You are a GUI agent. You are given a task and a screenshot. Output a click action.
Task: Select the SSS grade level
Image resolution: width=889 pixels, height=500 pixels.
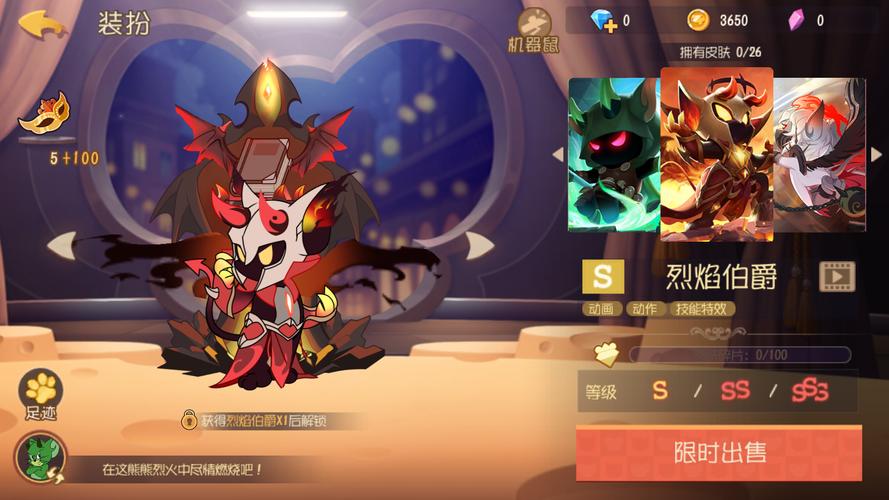click(x=810, y=391)
